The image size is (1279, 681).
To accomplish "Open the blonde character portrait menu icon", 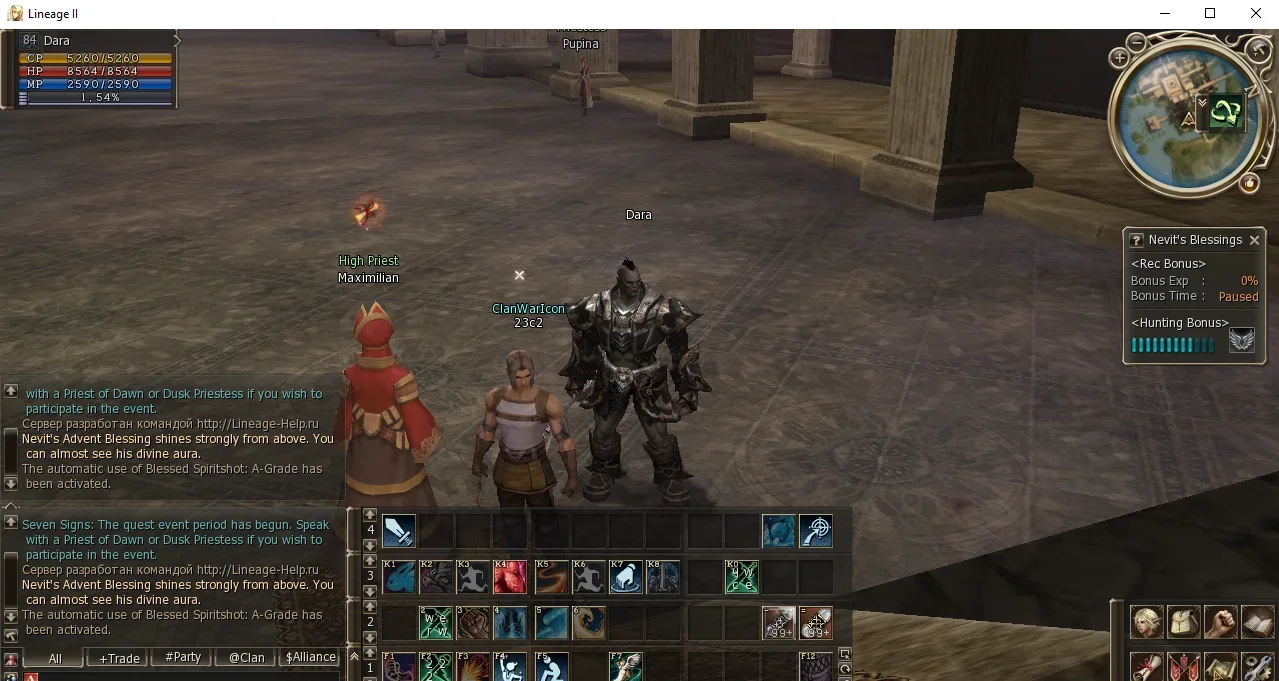I will click(x=1146, y=622).
